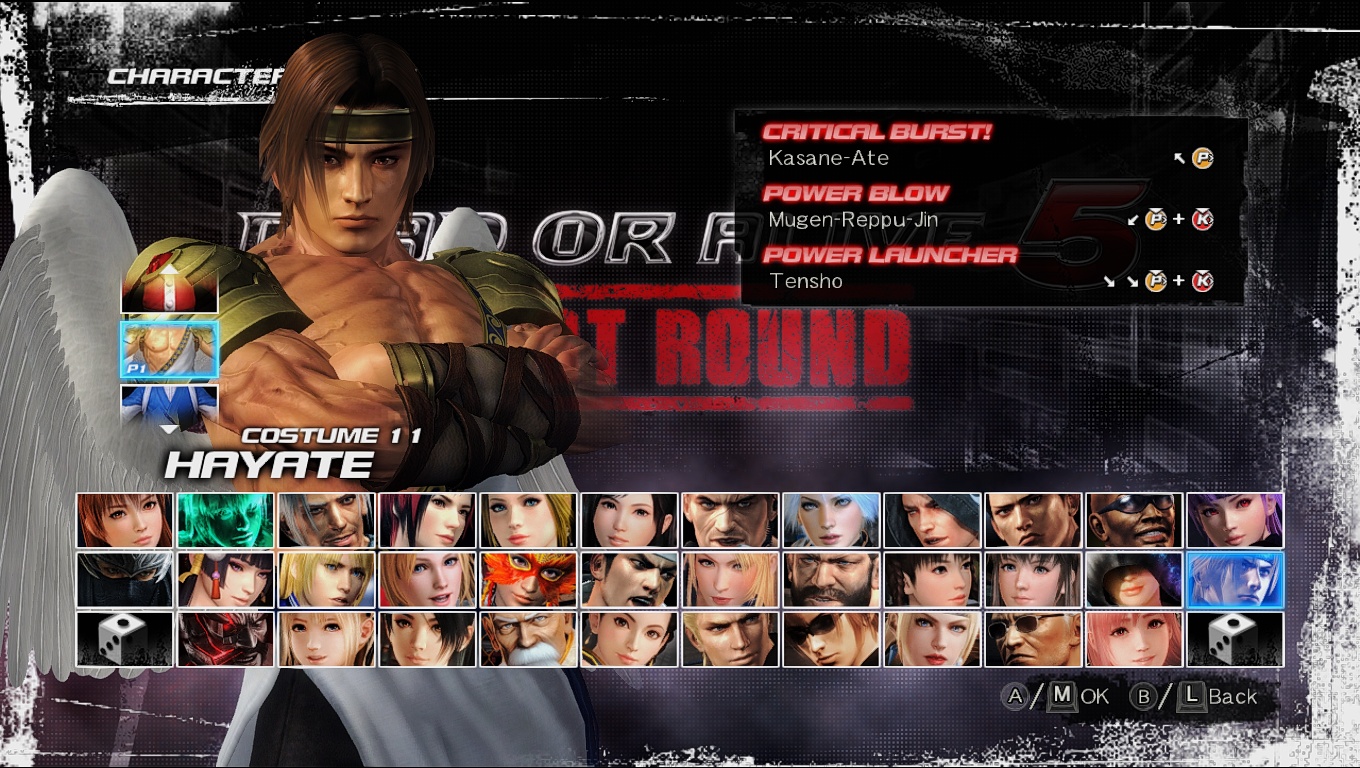Select the white-haired woman portrait
The image size is (1360, 768).
pyautogui.click(x=831, y=520)
